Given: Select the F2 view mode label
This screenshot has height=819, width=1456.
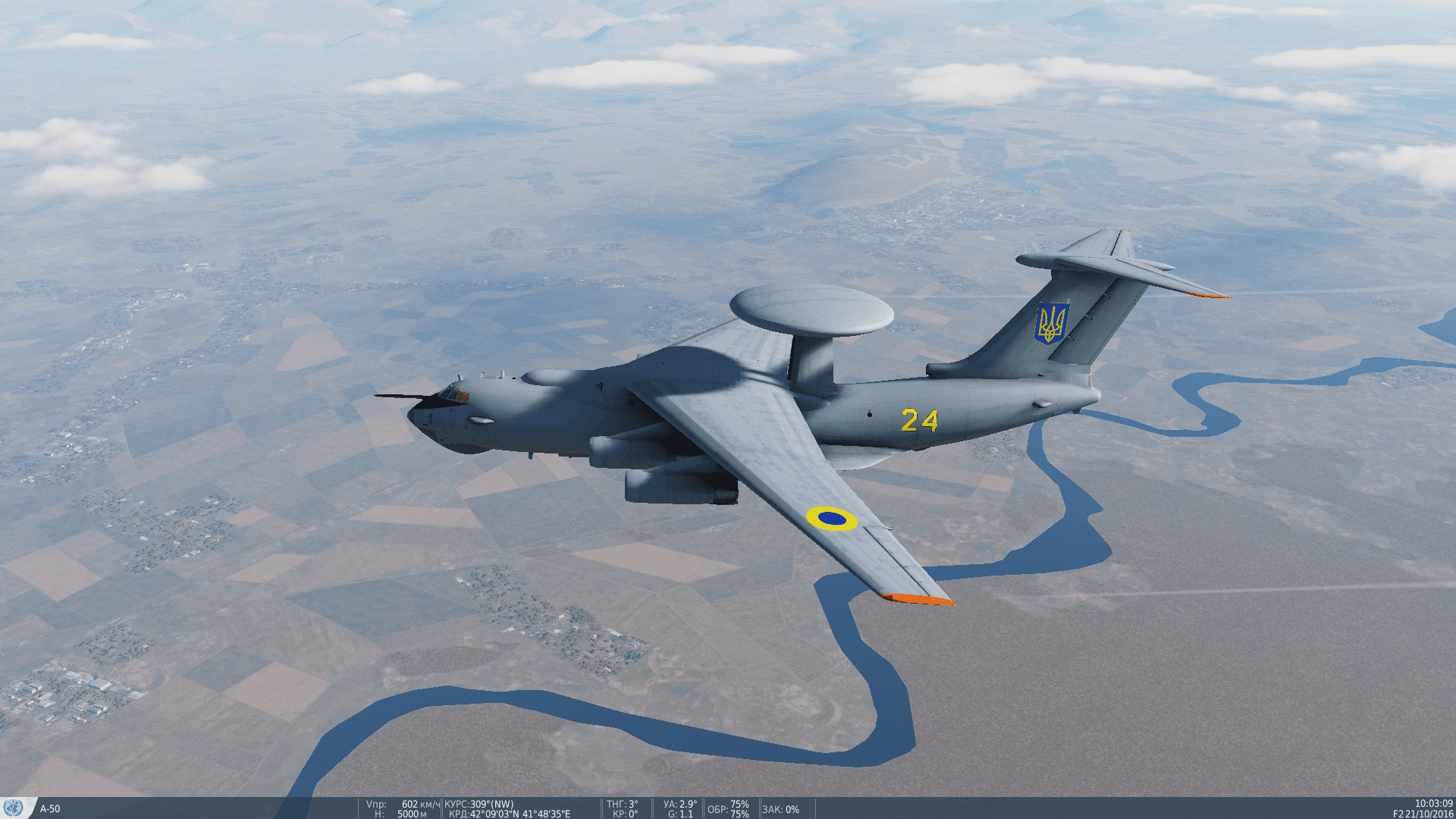Looking at the screenshot, I should point(1398,814).
